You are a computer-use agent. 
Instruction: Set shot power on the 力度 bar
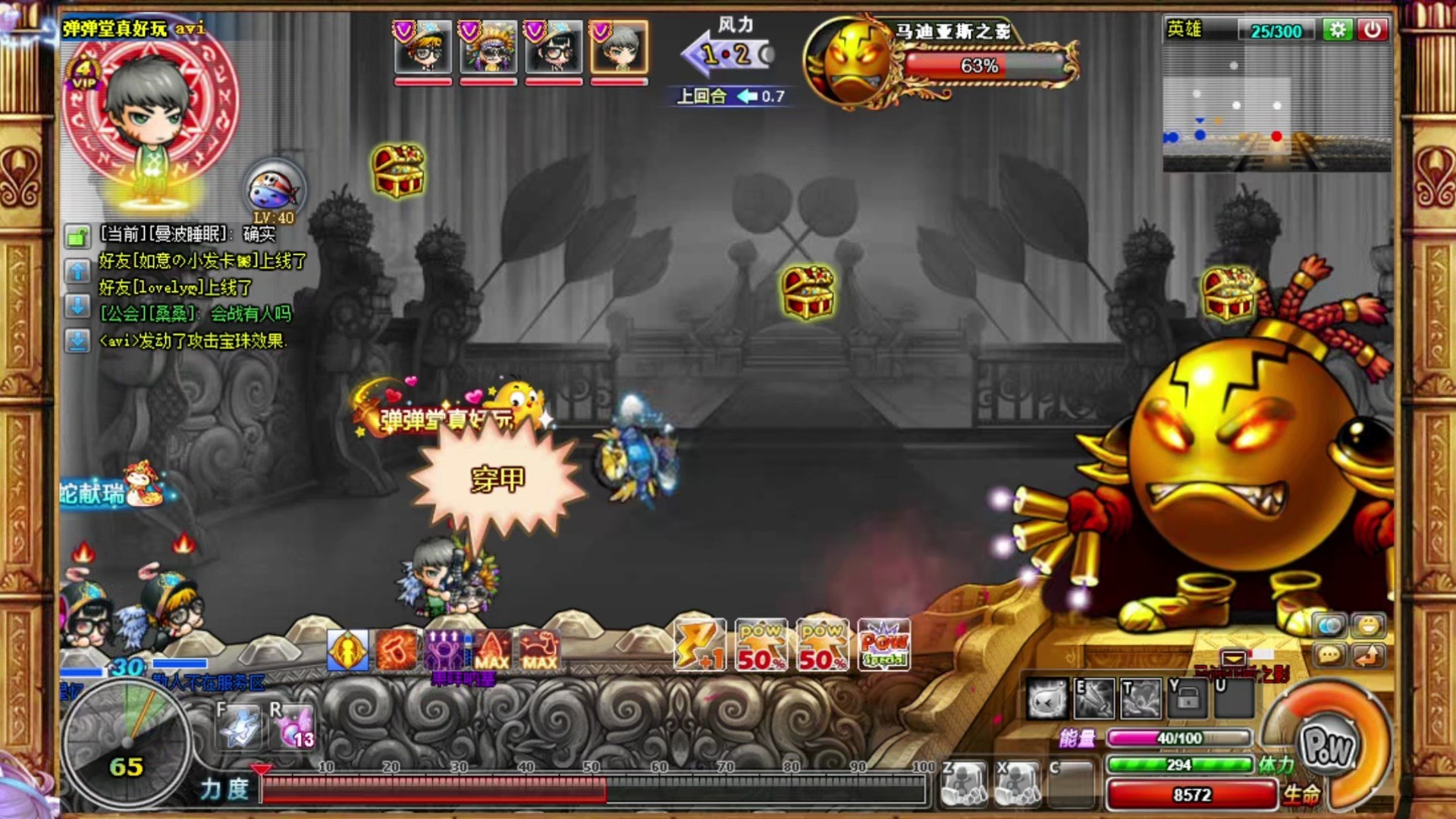pyautogui.click(x=591, y=789)
